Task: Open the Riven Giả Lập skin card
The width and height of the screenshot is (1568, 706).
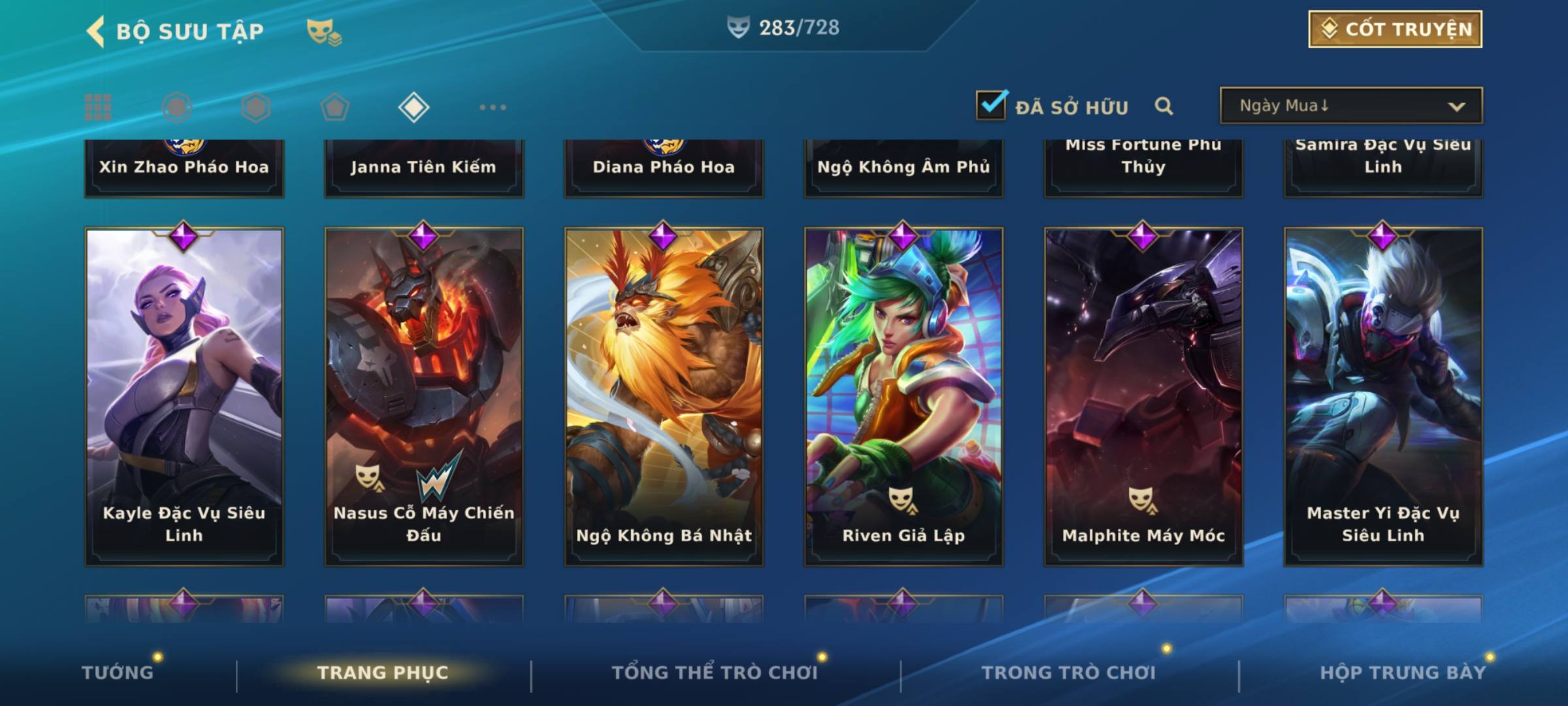Action: pyautogui.click(x=904, y=395)
